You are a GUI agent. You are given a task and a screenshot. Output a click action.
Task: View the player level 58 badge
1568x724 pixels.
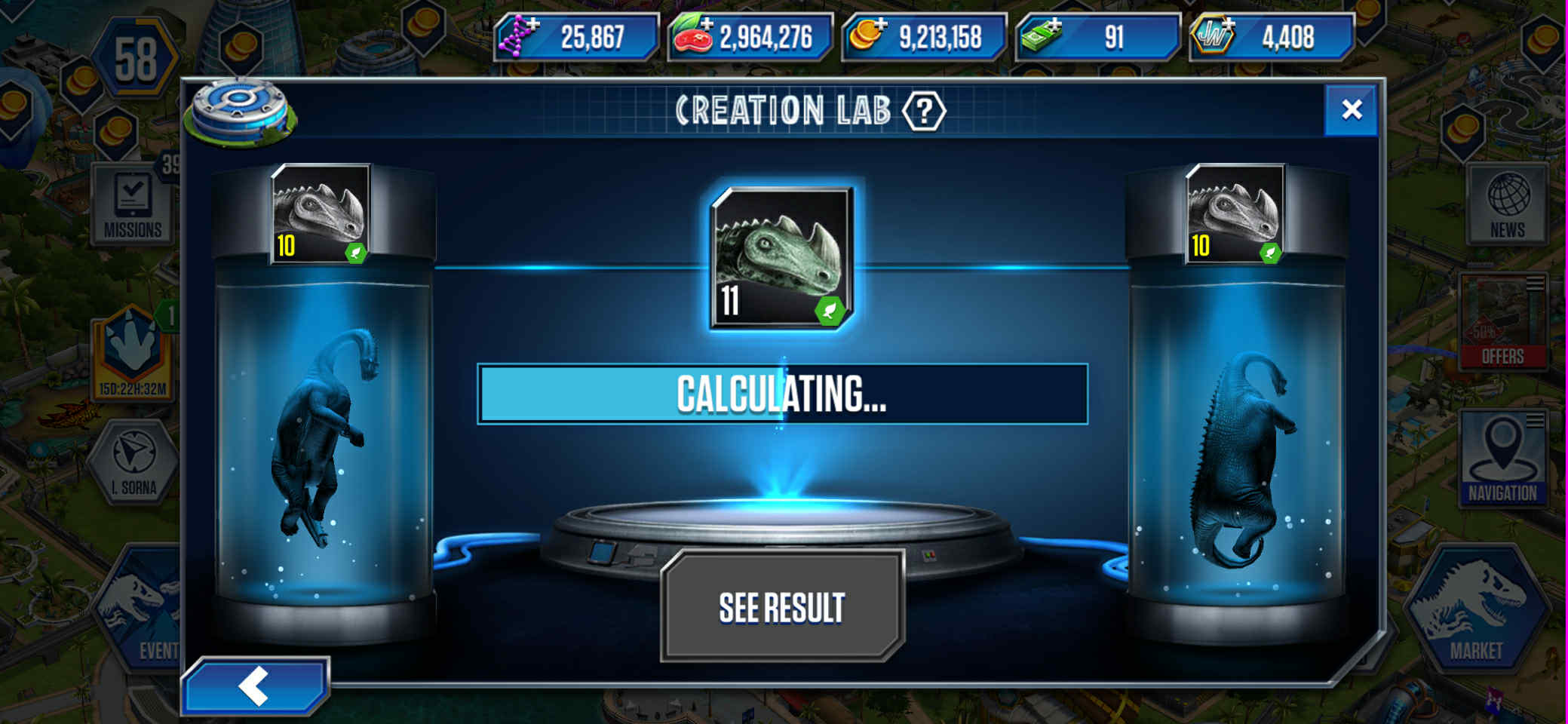click(136, 59)
